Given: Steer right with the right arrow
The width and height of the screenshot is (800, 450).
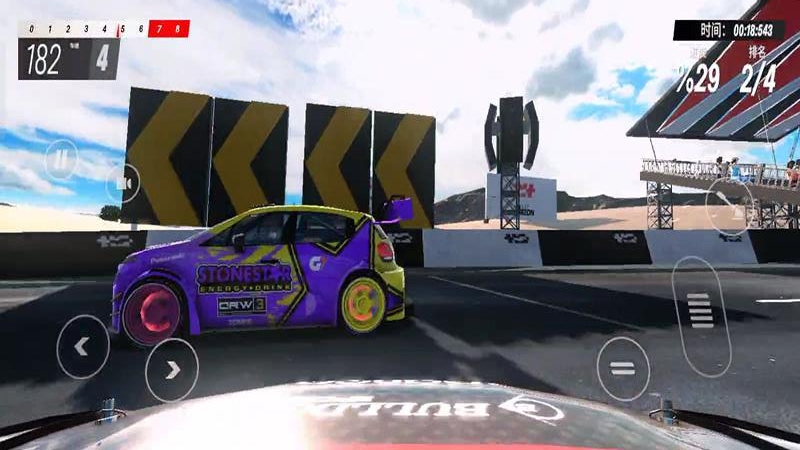Looking at the screenshot, I should 172,369.
